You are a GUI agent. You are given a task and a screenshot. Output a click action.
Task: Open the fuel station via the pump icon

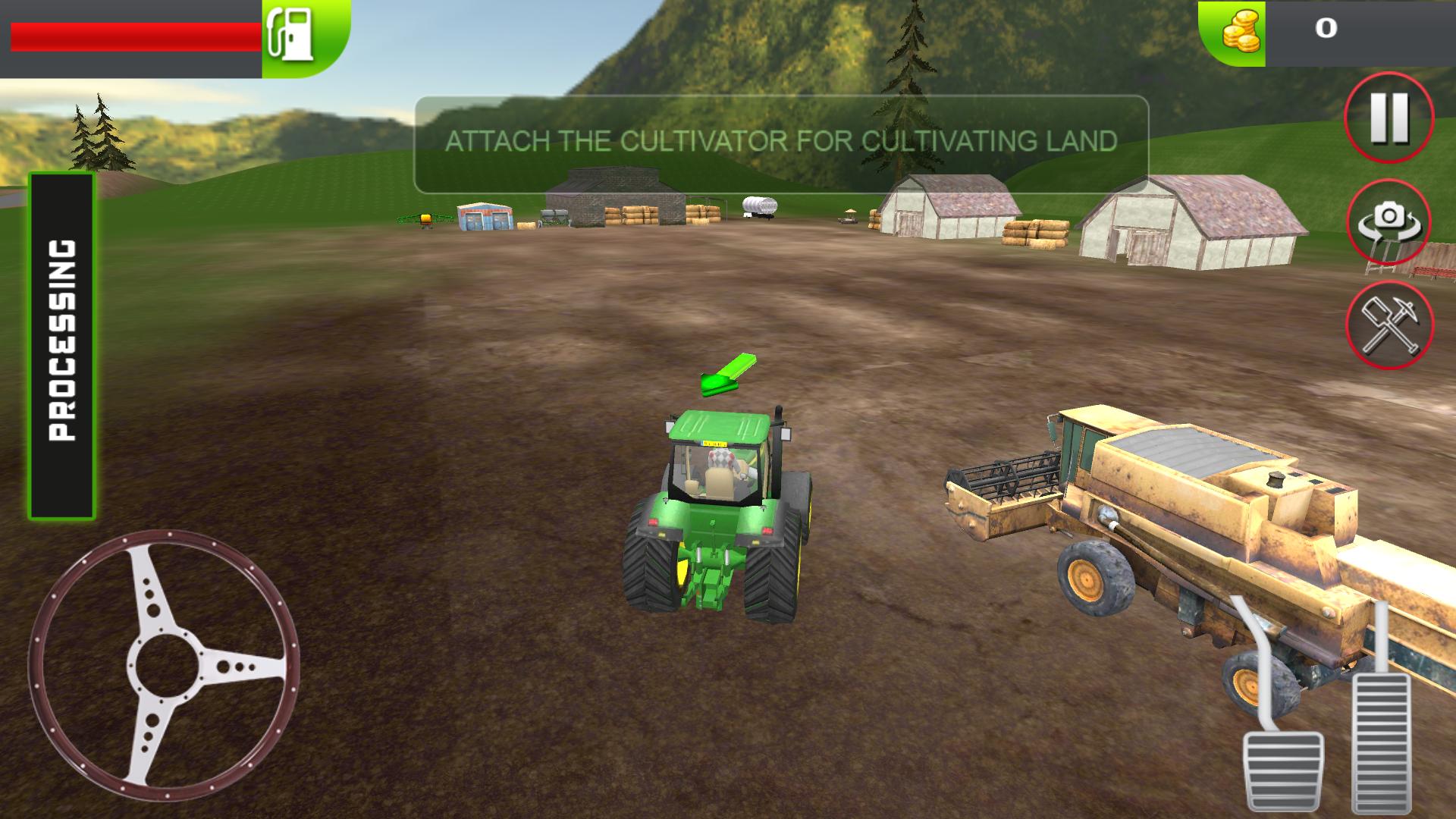coord(292,36)
